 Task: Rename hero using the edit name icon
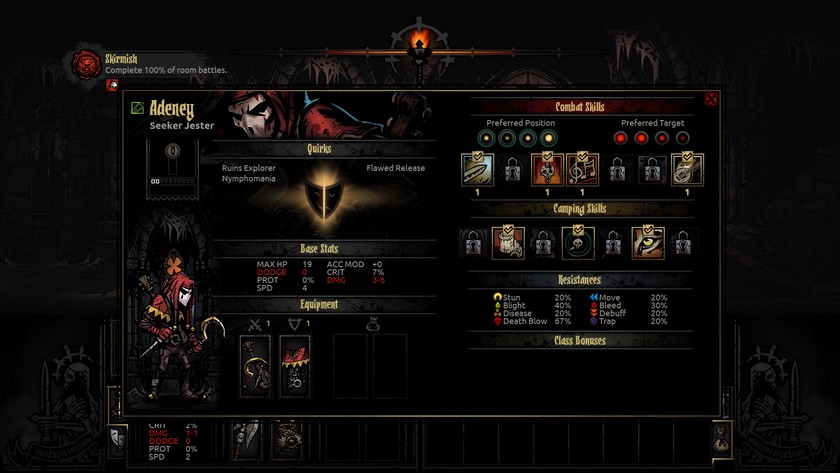click(x=138, y=109)
